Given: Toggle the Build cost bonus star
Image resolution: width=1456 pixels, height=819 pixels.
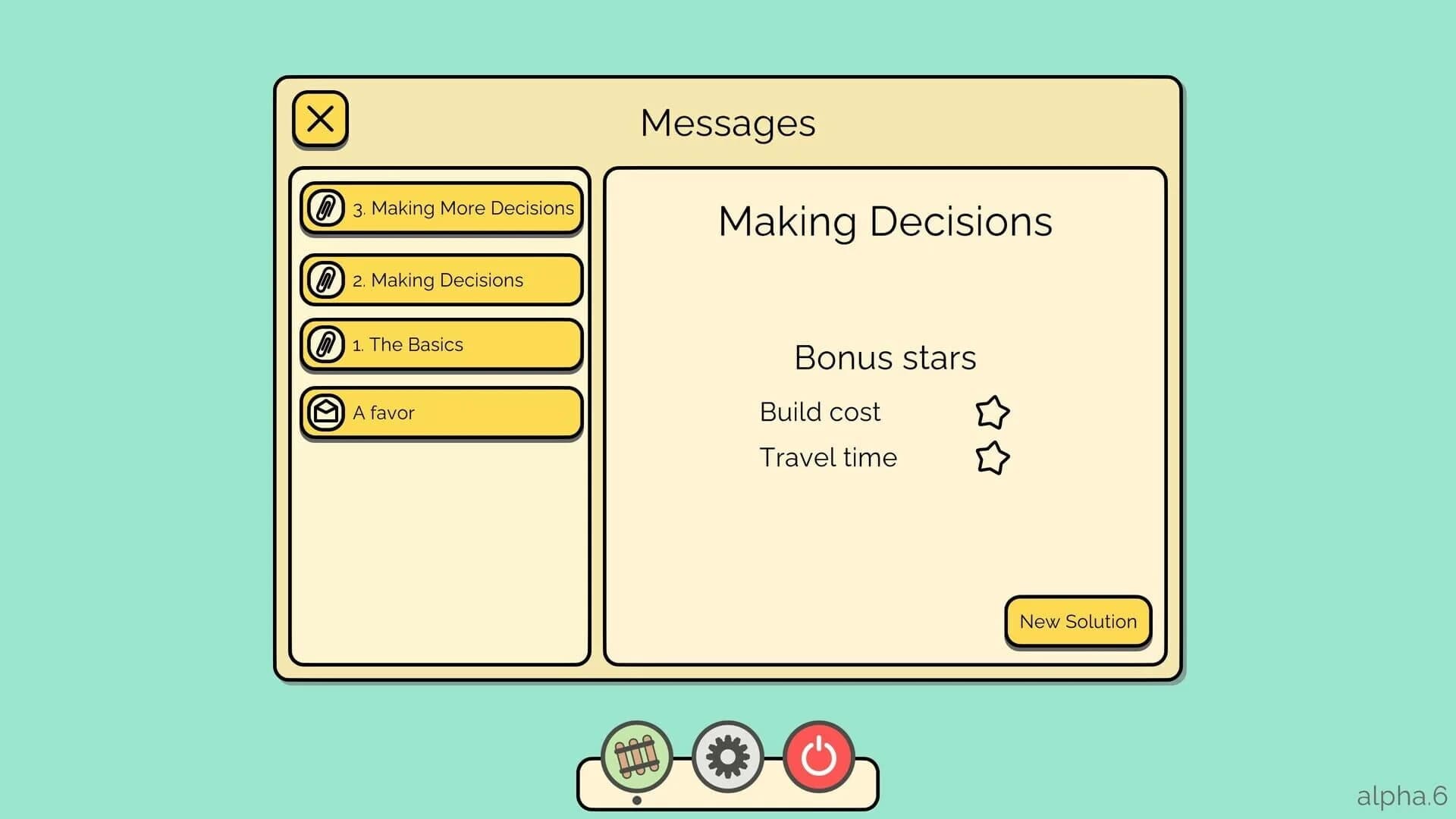Looking at the screenshot, I should [x=991, y=412].
